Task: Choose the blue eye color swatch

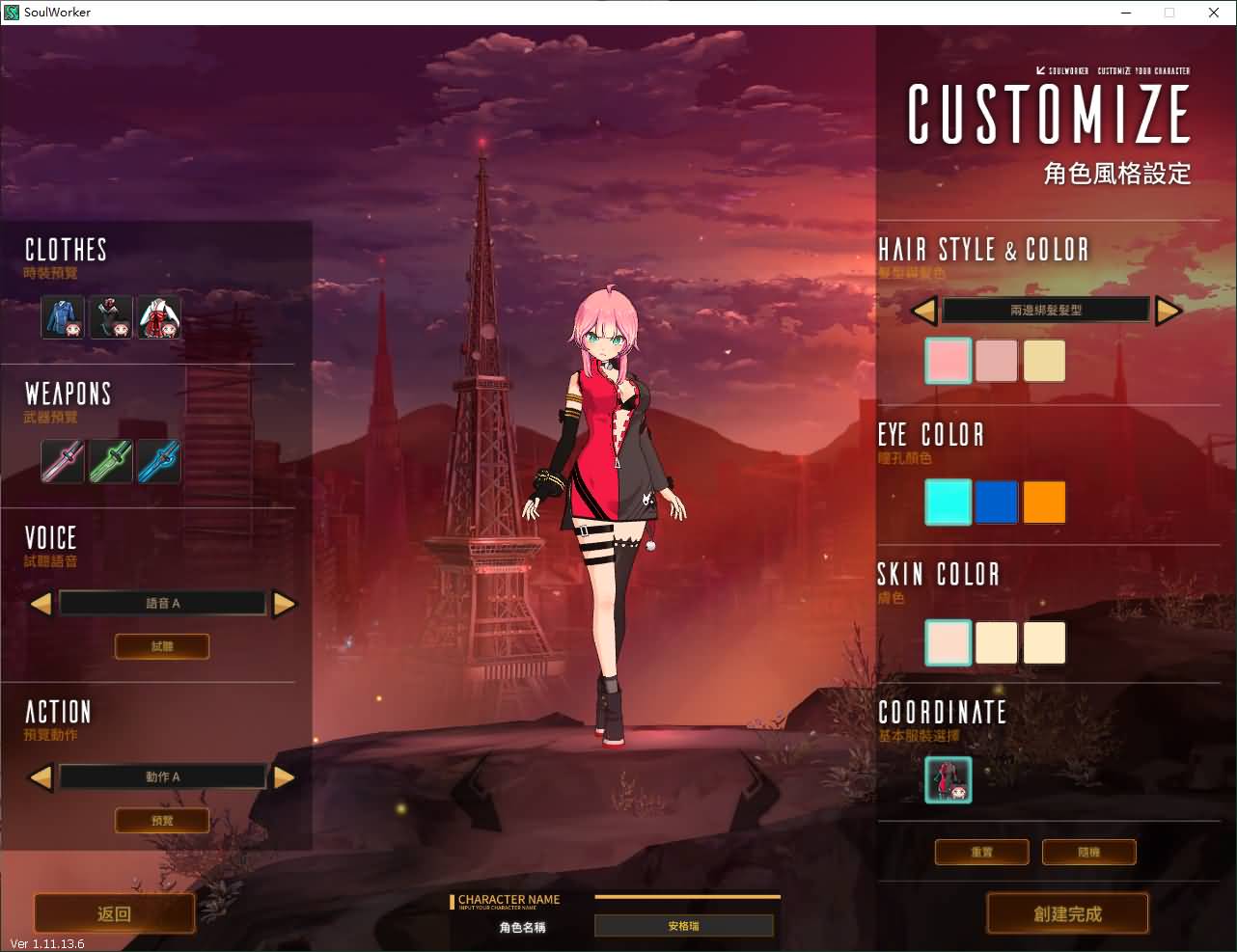Action: (x=996, y=503)
